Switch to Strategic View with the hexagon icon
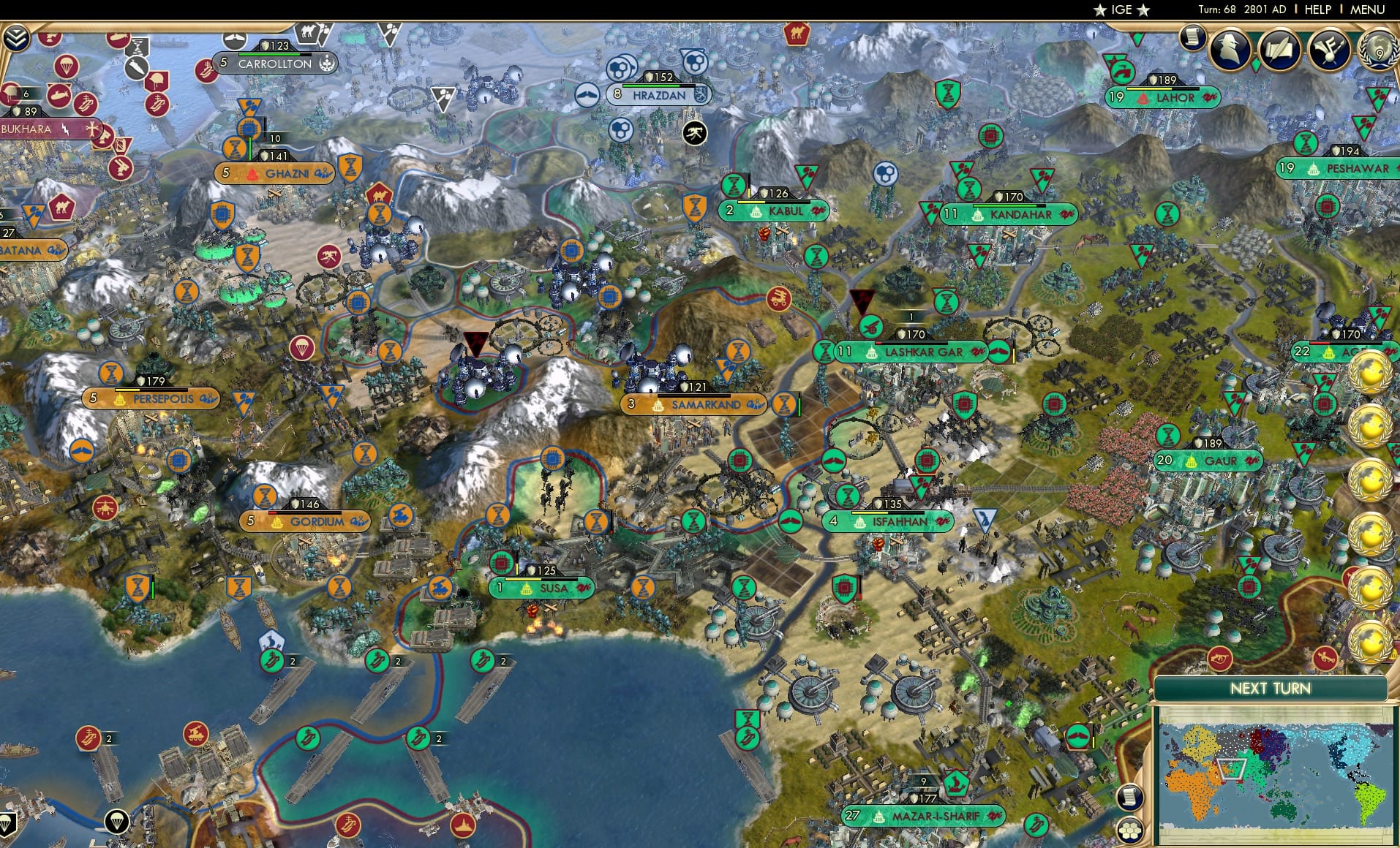Screen dimensions: 1400x848 1130,830
